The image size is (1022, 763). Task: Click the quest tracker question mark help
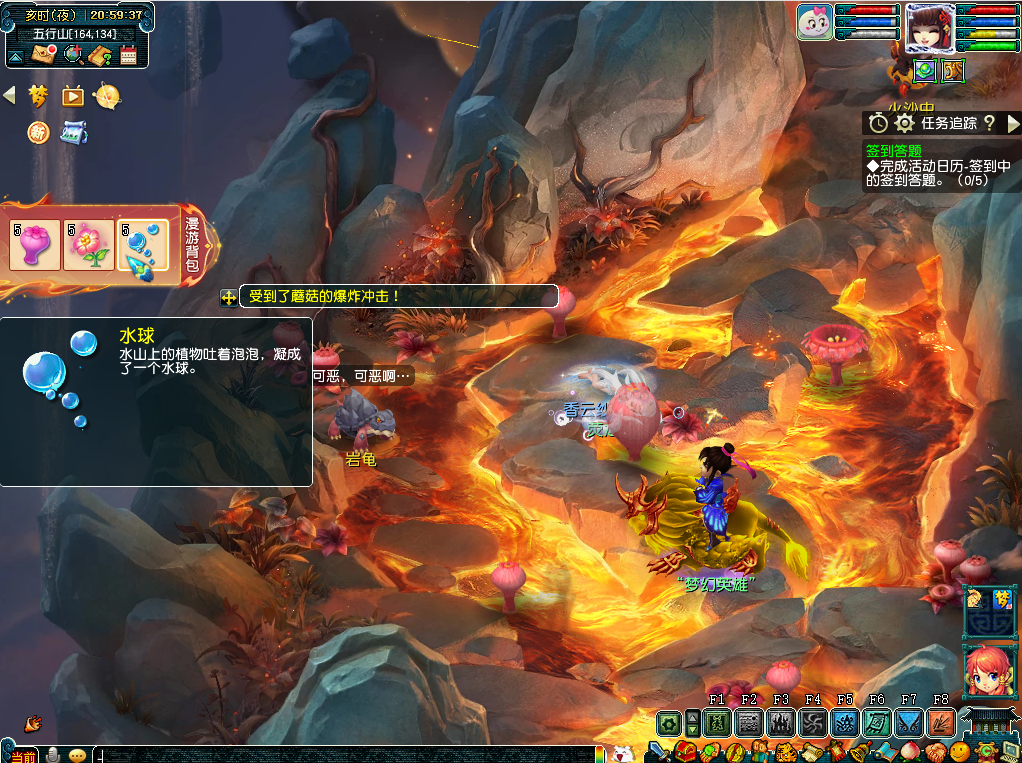pyautogui.click(x=989, y=123)
